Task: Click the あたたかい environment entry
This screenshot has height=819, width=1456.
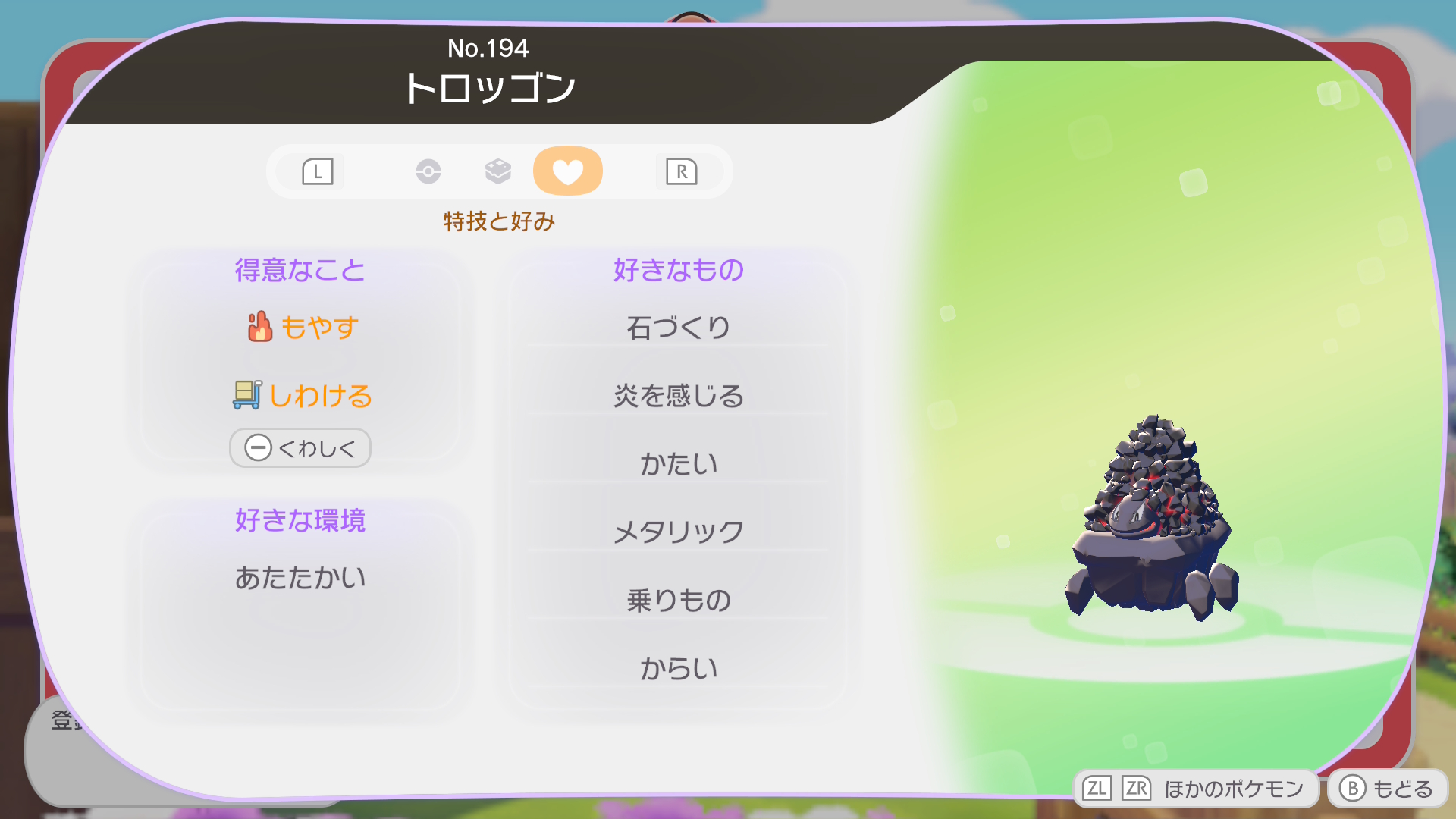Action: (x=300, y=578)
